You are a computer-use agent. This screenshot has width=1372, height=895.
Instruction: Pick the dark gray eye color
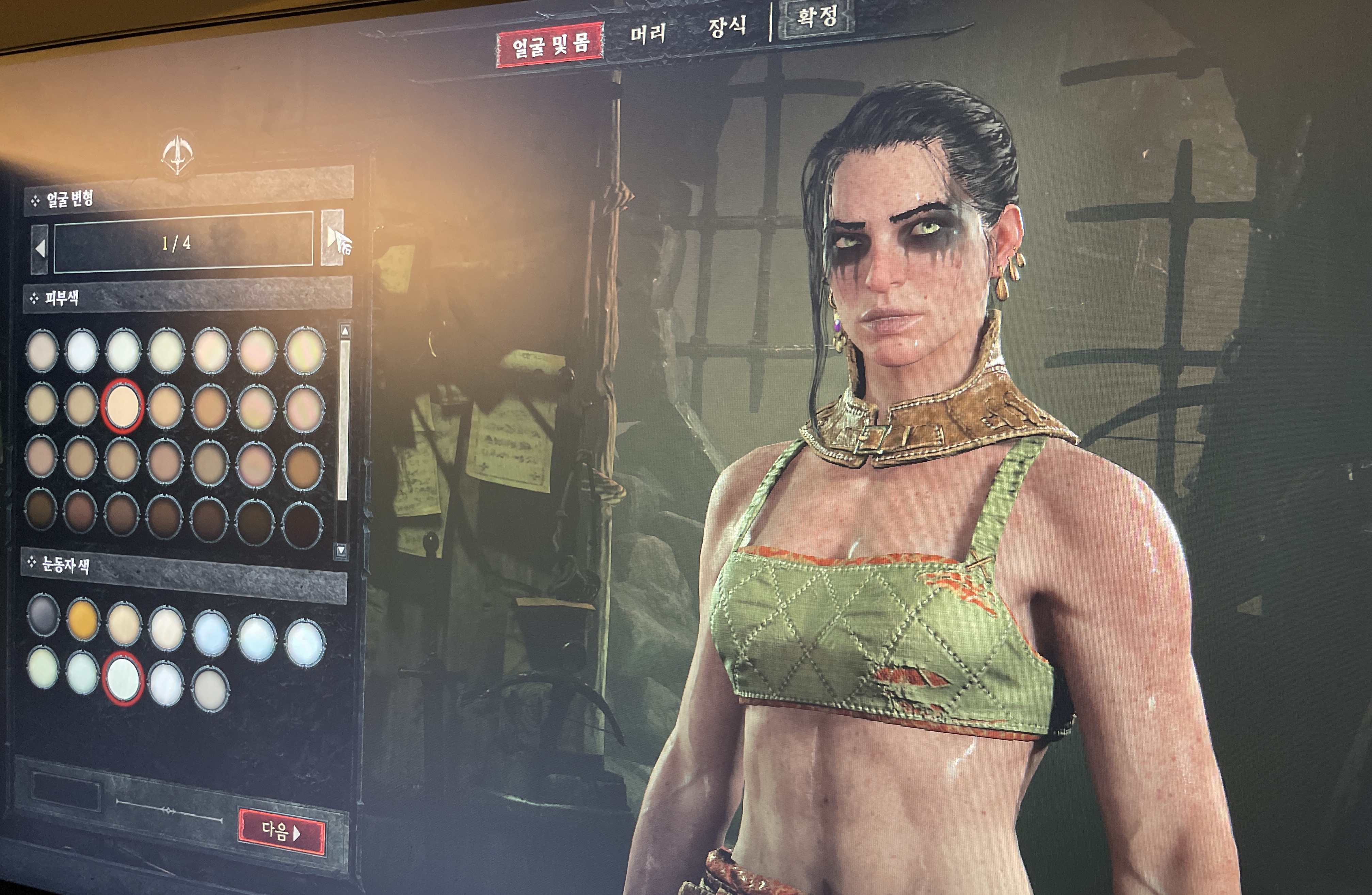[x=43, y=614]
